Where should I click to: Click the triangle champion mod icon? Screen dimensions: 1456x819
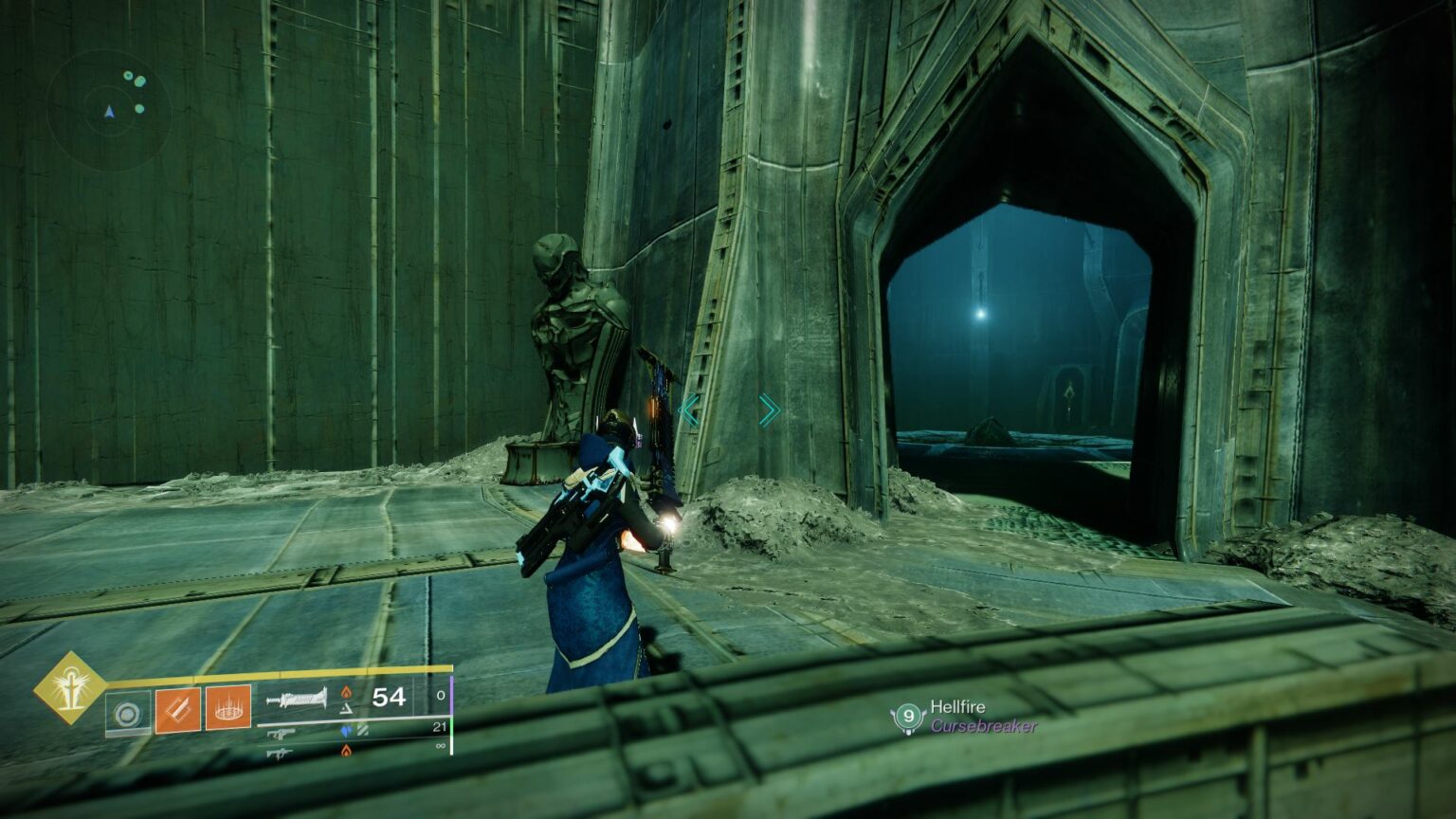(347, 709)
